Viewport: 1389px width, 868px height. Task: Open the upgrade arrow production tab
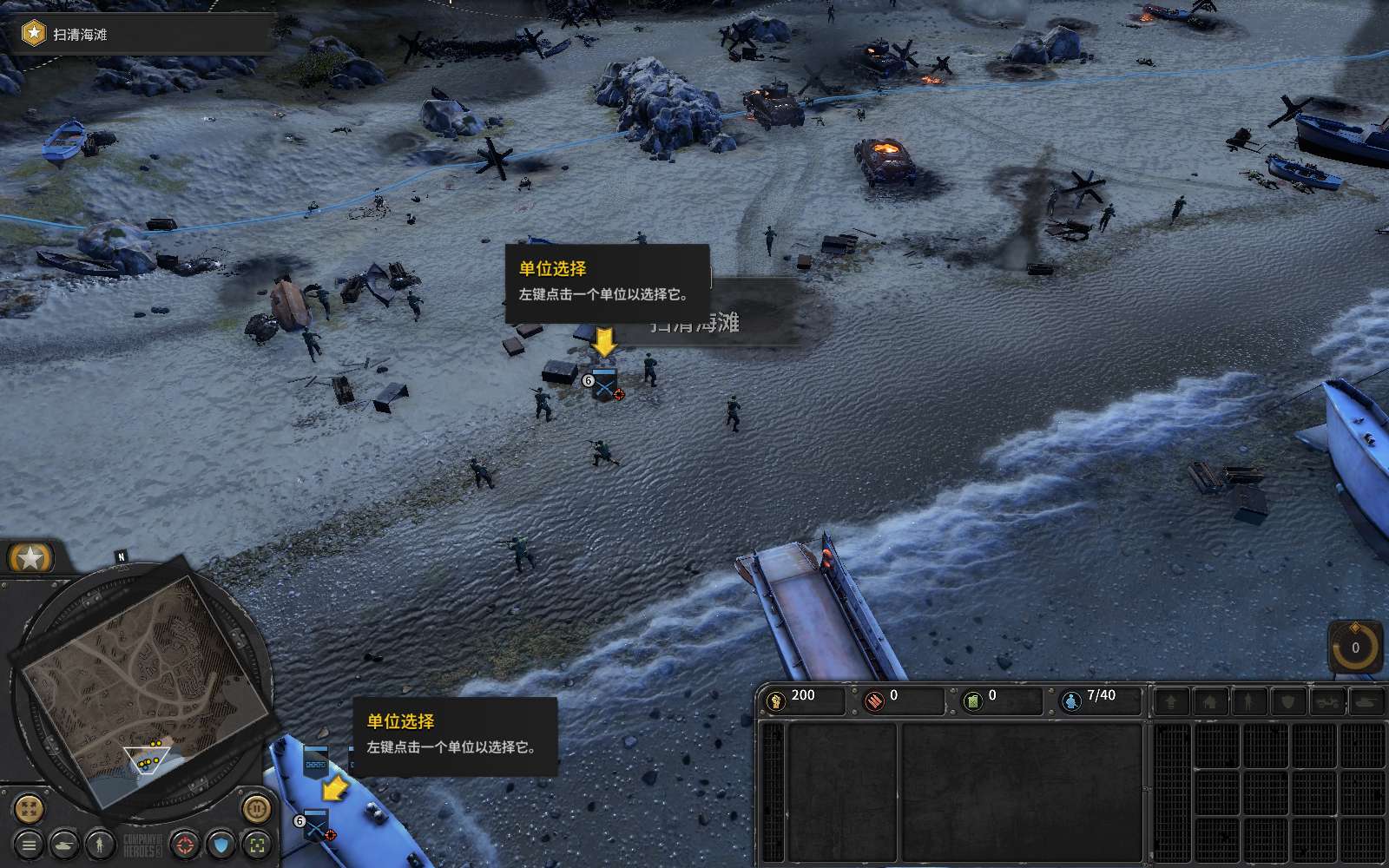(1171, 701)
